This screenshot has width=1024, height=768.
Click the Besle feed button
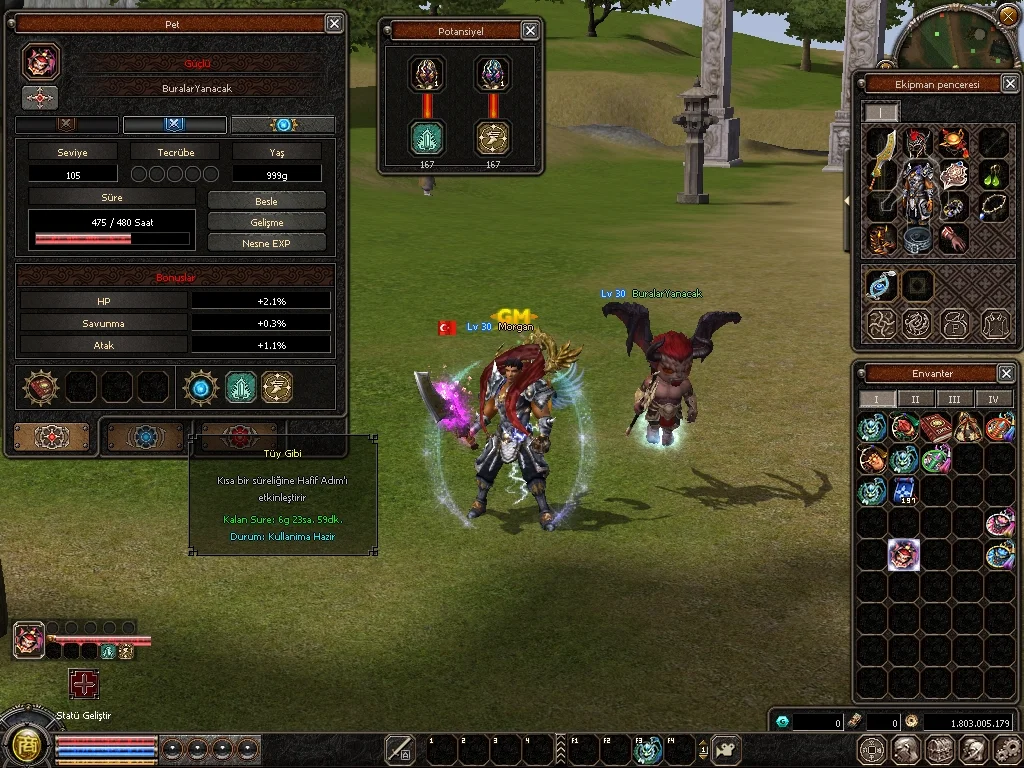click(x=266, y=201)
